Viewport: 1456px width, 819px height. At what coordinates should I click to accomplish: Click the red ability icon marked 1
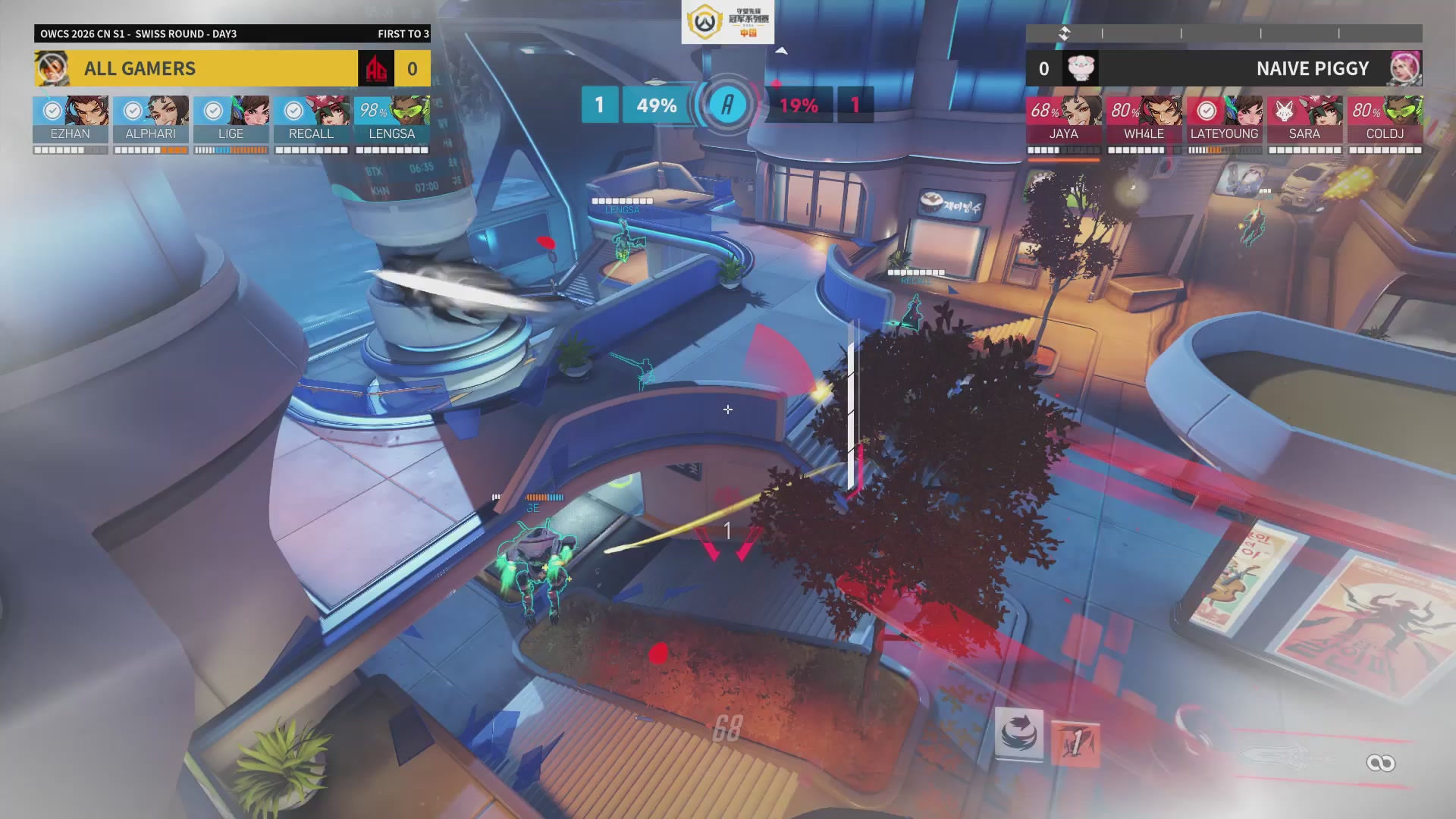[x=1075, y=744]
